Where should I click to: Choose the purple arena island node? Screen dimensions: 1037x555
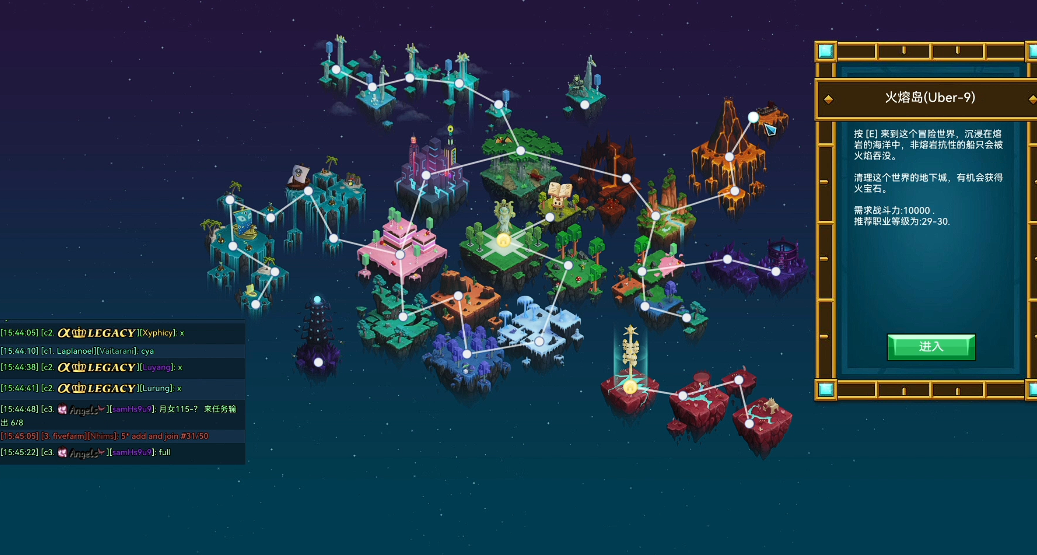click(774, 270)
